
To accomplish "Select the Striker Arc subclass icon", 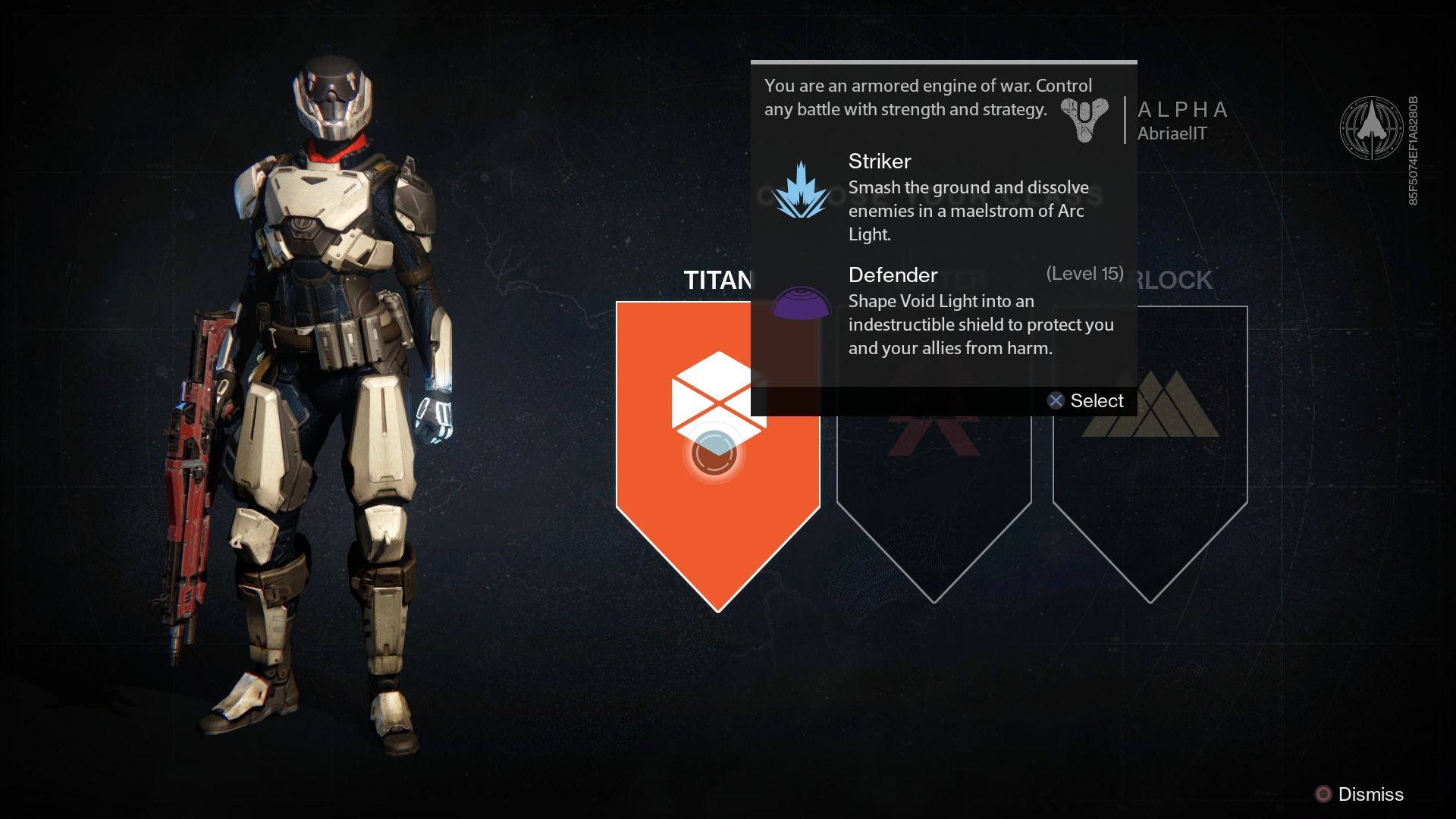I will tap(800, 192).
